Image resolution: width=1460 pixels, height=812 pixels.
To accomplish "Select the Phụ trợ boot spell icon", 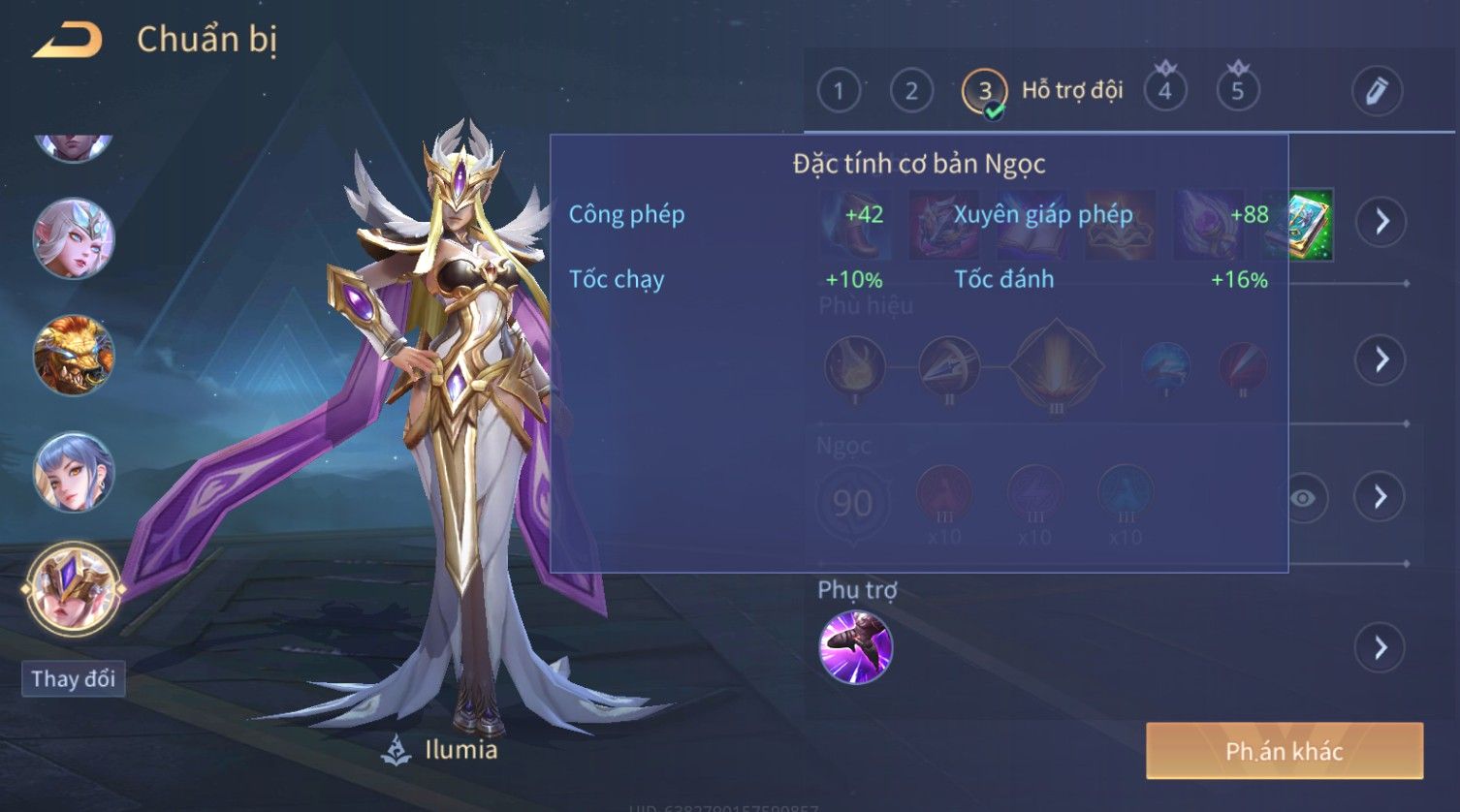I will click(856, 647).
